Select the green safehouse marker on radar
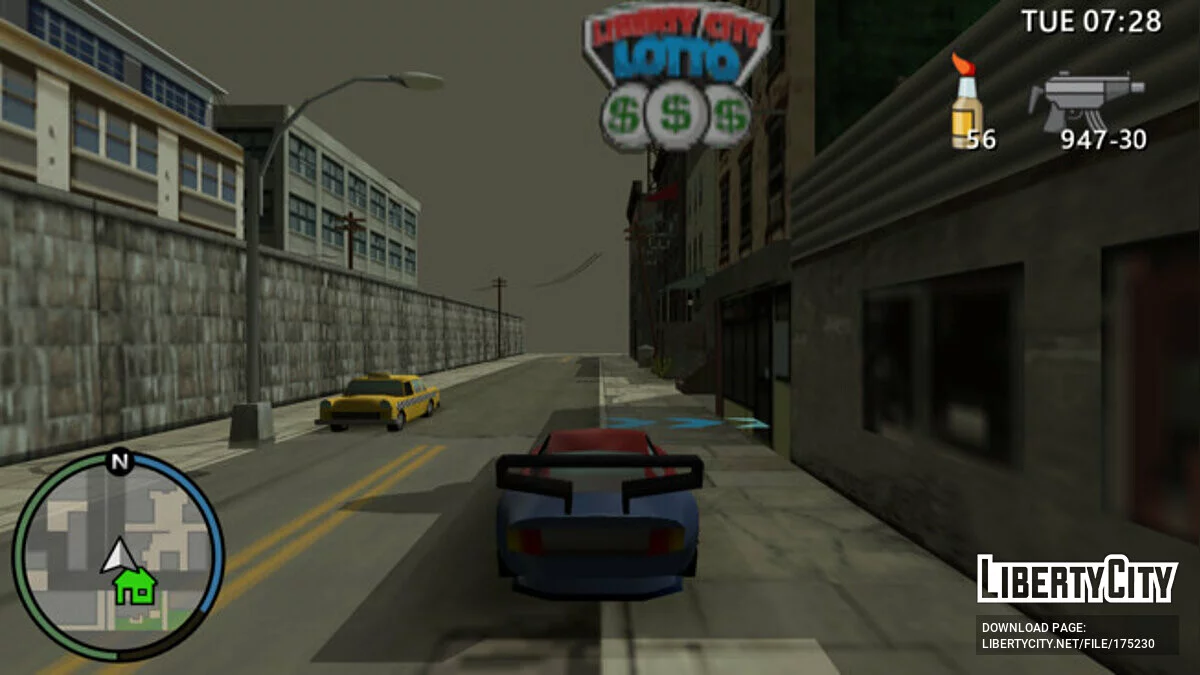This screenshot has height=675, width=1200. tap(134, 584)
